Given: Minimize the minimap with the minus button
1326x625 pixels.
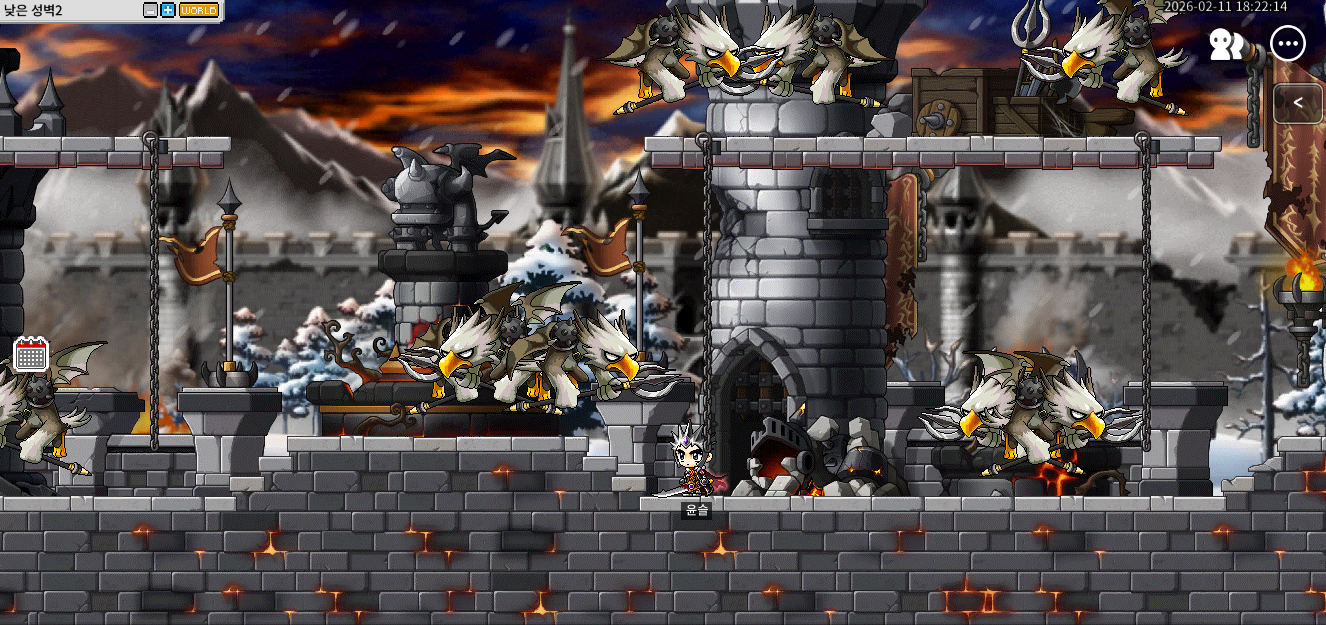Looking at the screenshot, I should [151, 10].
